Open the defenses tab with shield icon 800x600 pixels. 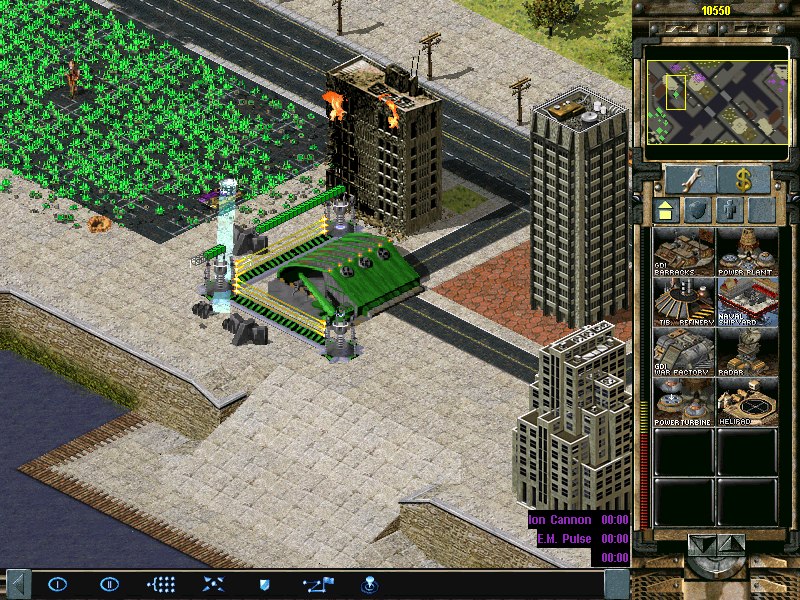click(699, 210)
